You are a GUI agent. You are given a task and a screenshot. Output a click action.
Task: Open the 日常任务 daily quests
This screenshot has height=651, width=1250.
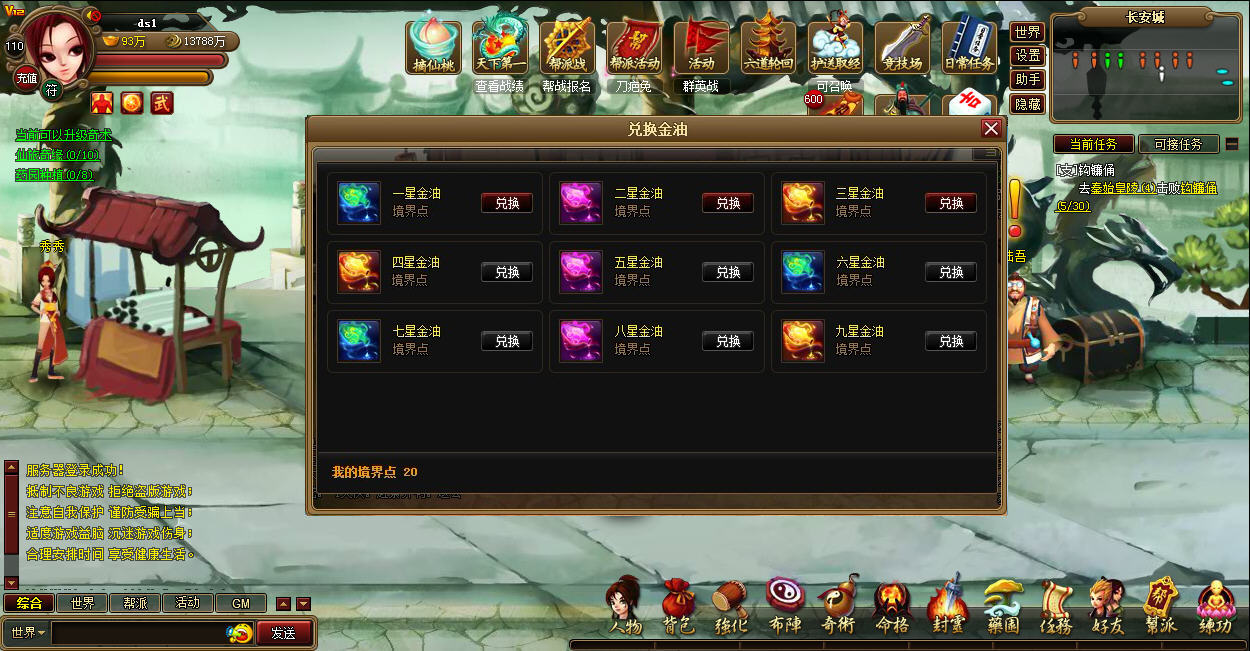pyautogui.click(x=969, y=47)
